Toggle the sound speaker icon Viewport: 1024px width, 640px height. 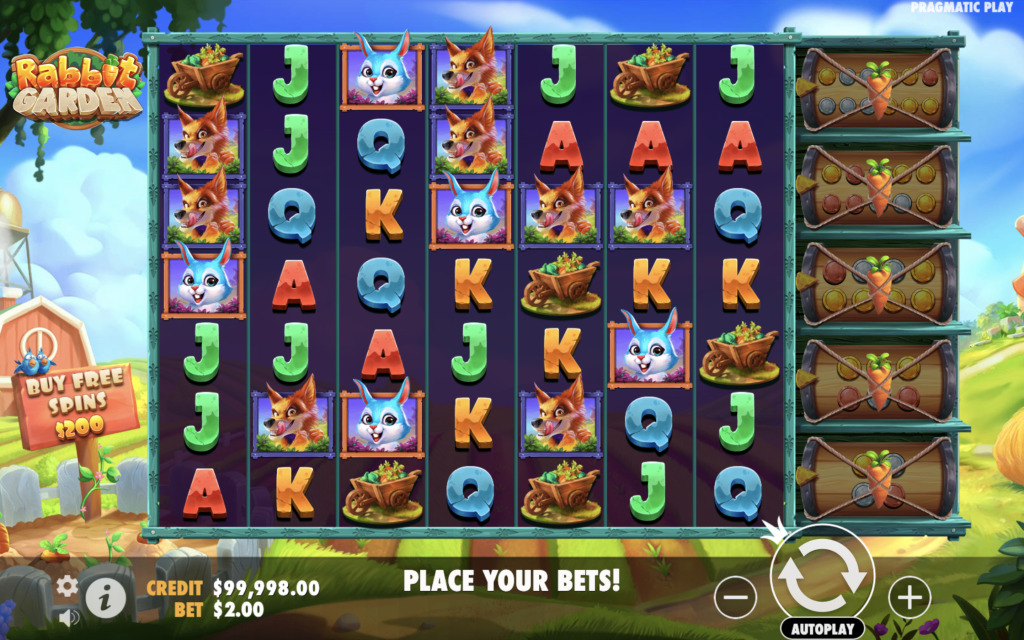click(67, 617)
